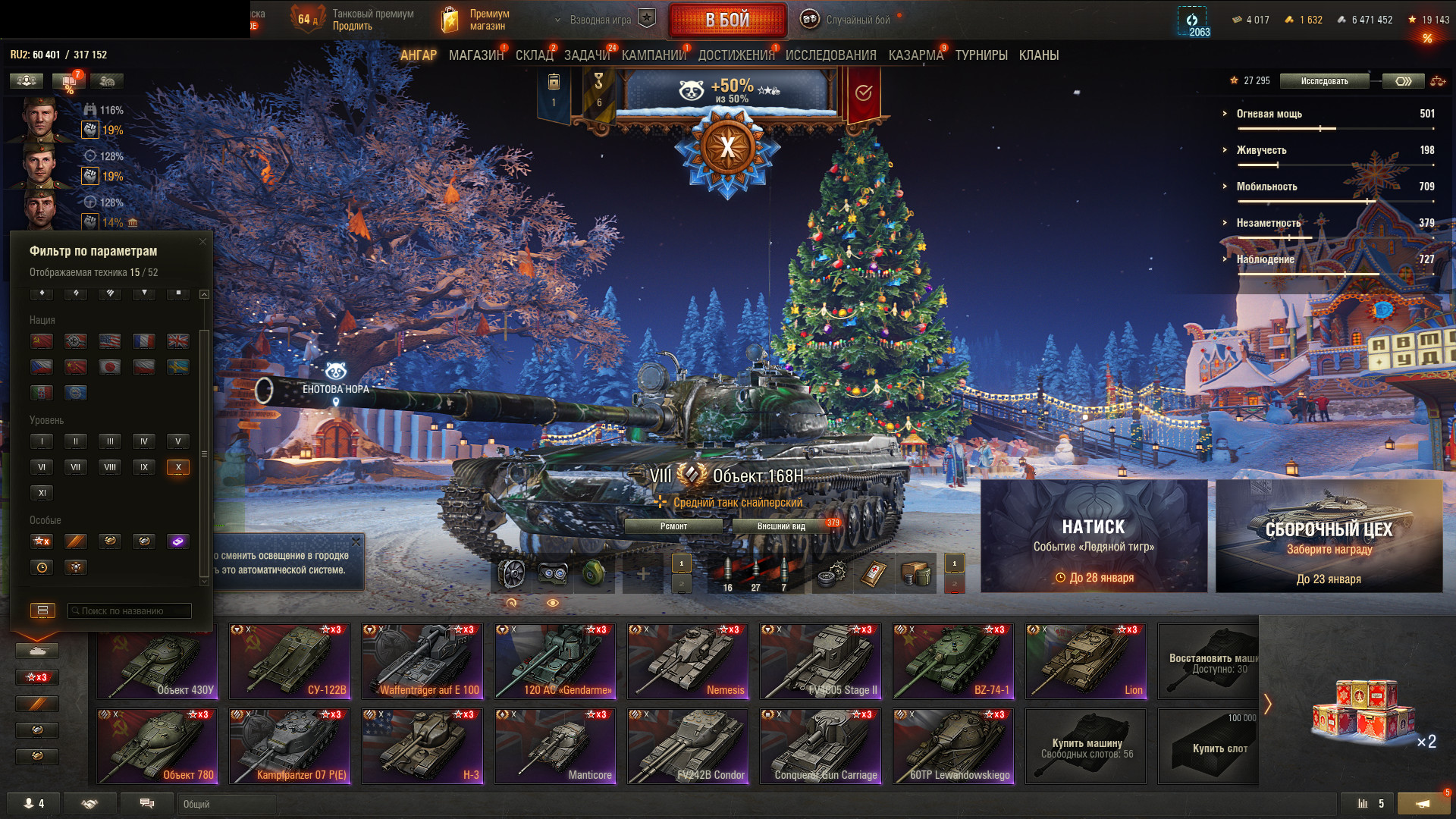
Task: Open the СБОРОЧНЫЙ ЦЕХ reward banner
Action: (x=1329, y=536)
